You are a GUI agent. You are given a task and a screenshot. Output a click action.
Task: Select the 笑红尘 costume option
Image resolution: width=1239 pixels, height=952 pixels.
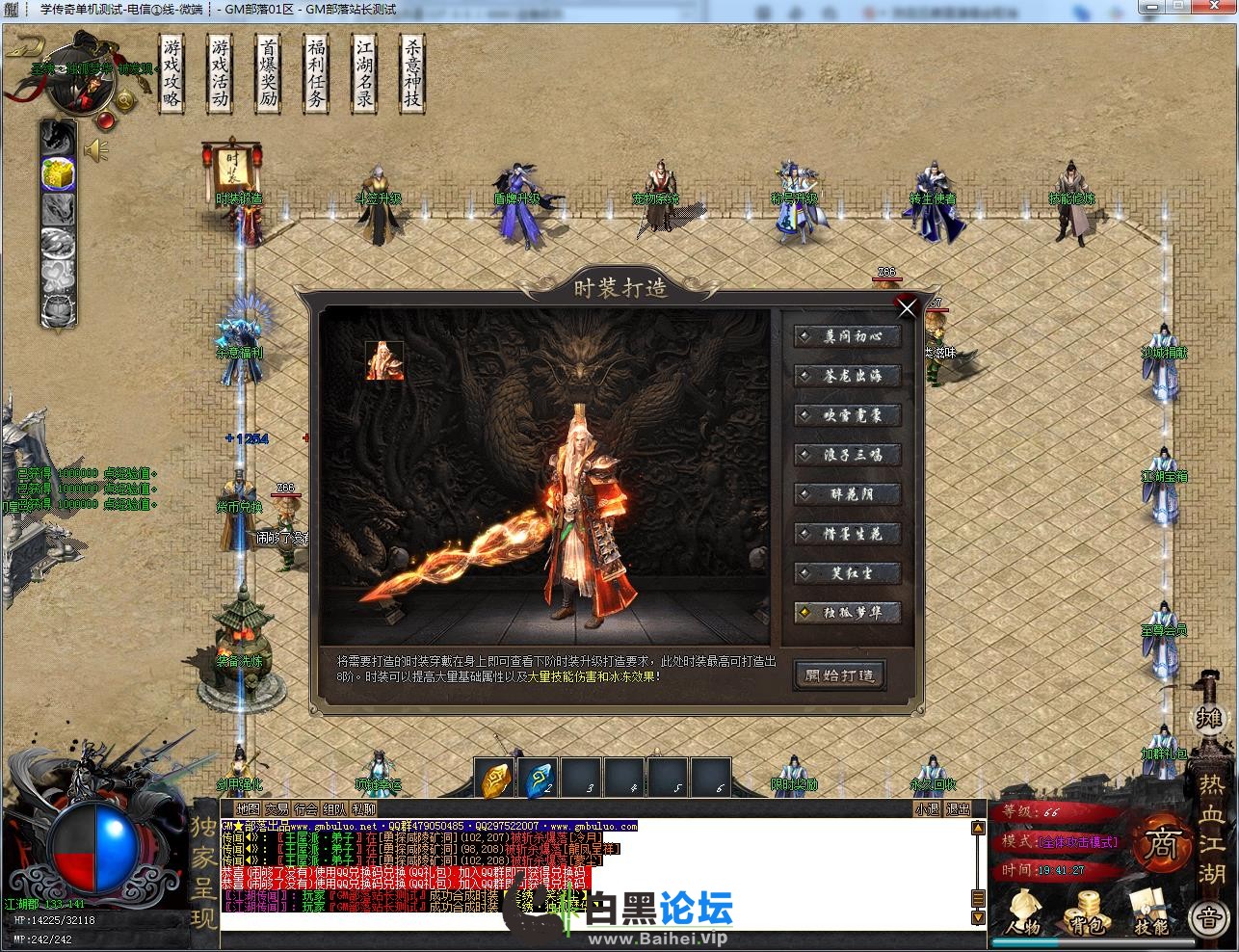(848, 572)
